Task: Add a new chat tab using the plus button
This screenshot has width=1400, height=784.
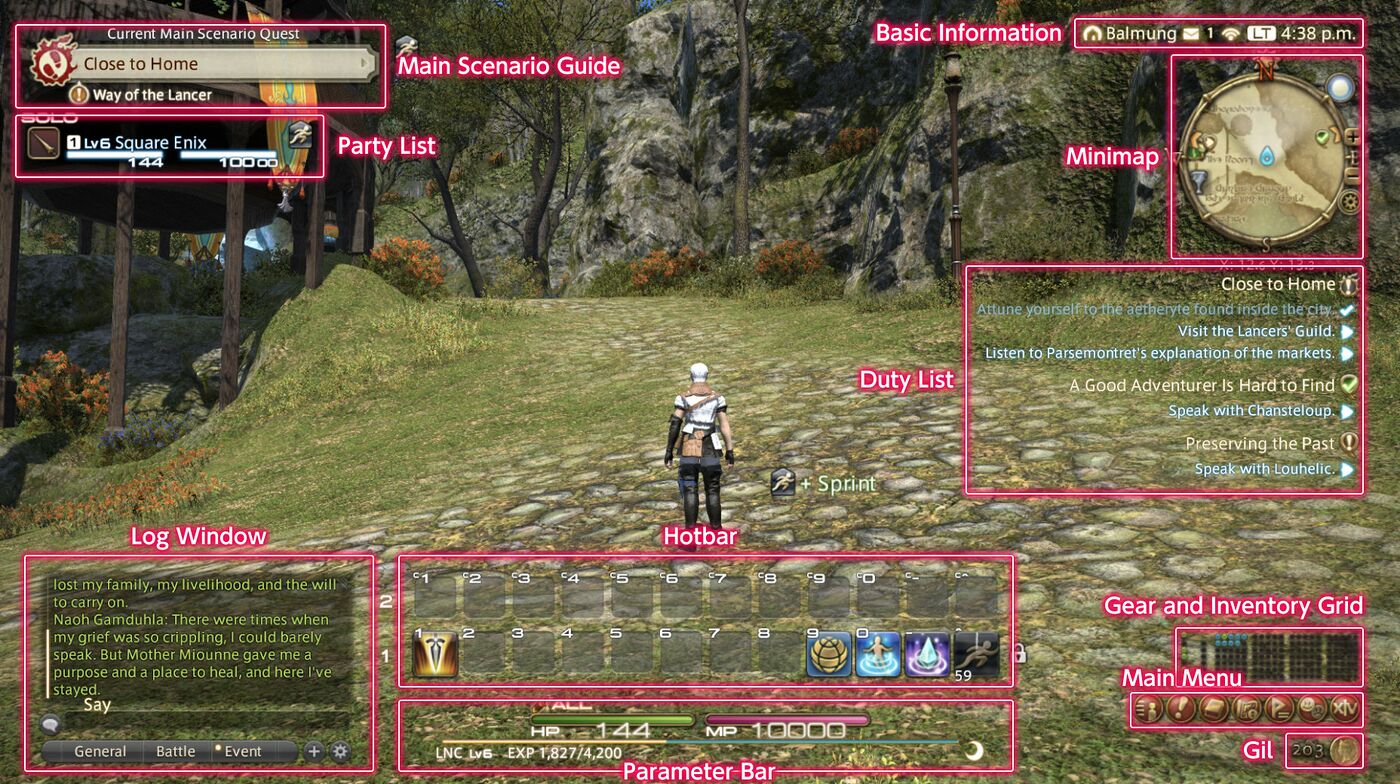Action: pos(315,751)
